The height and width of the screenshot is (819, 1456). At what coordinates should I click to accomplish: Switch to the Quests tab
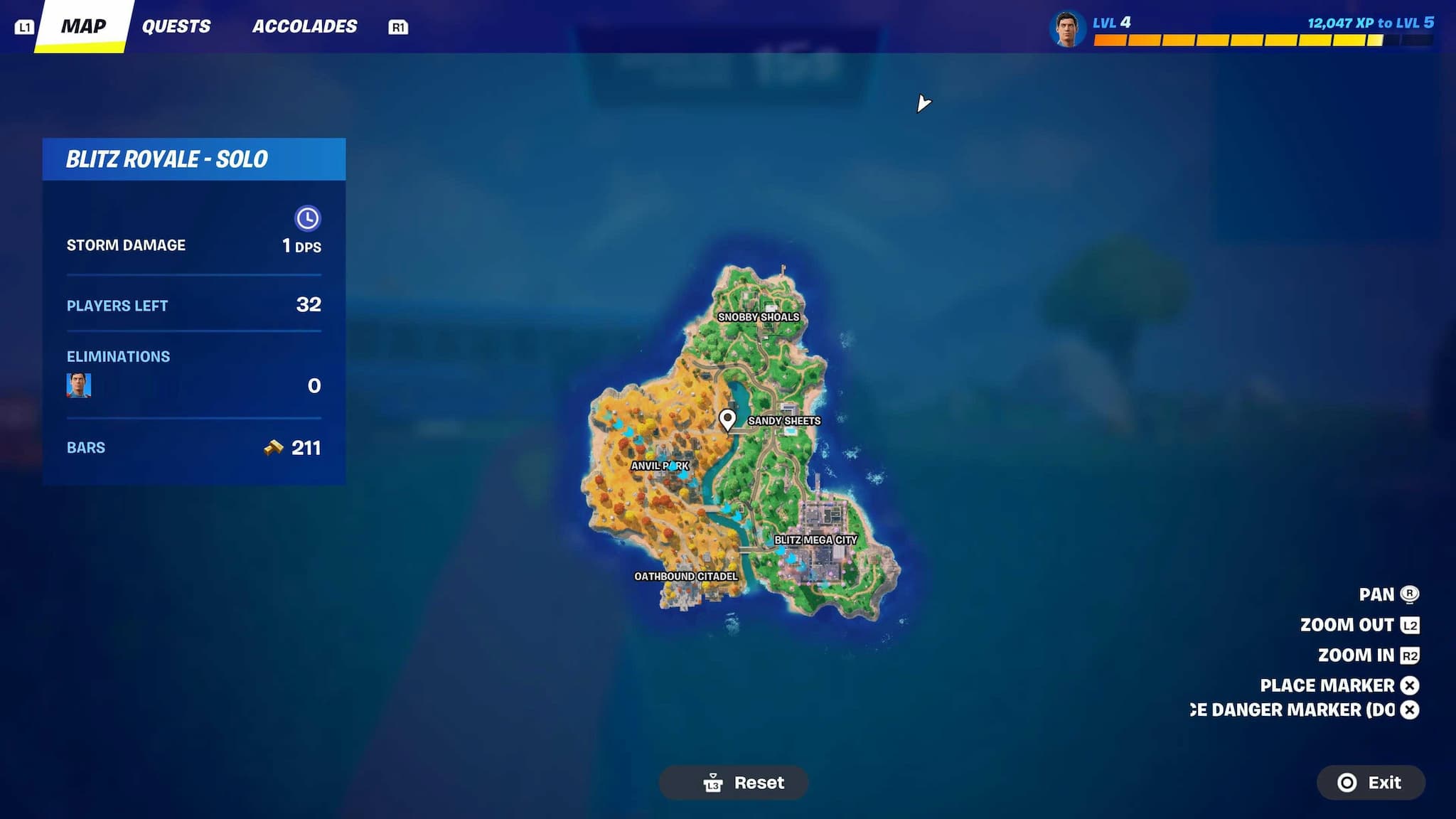point(176,26)
